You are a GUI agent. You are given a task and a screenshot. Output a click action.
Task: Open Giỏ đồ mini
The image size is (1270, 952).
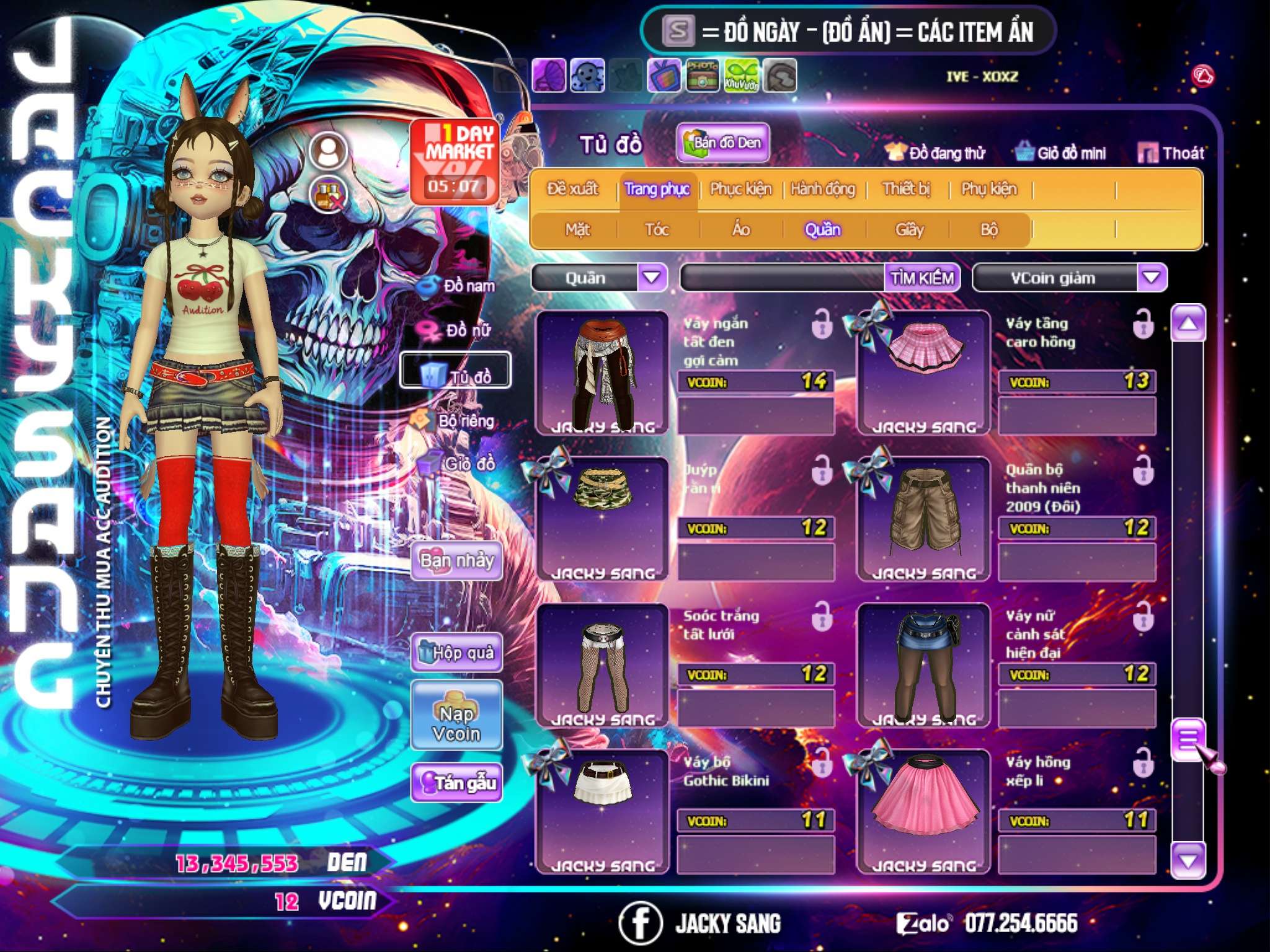tap(1061, 153)
